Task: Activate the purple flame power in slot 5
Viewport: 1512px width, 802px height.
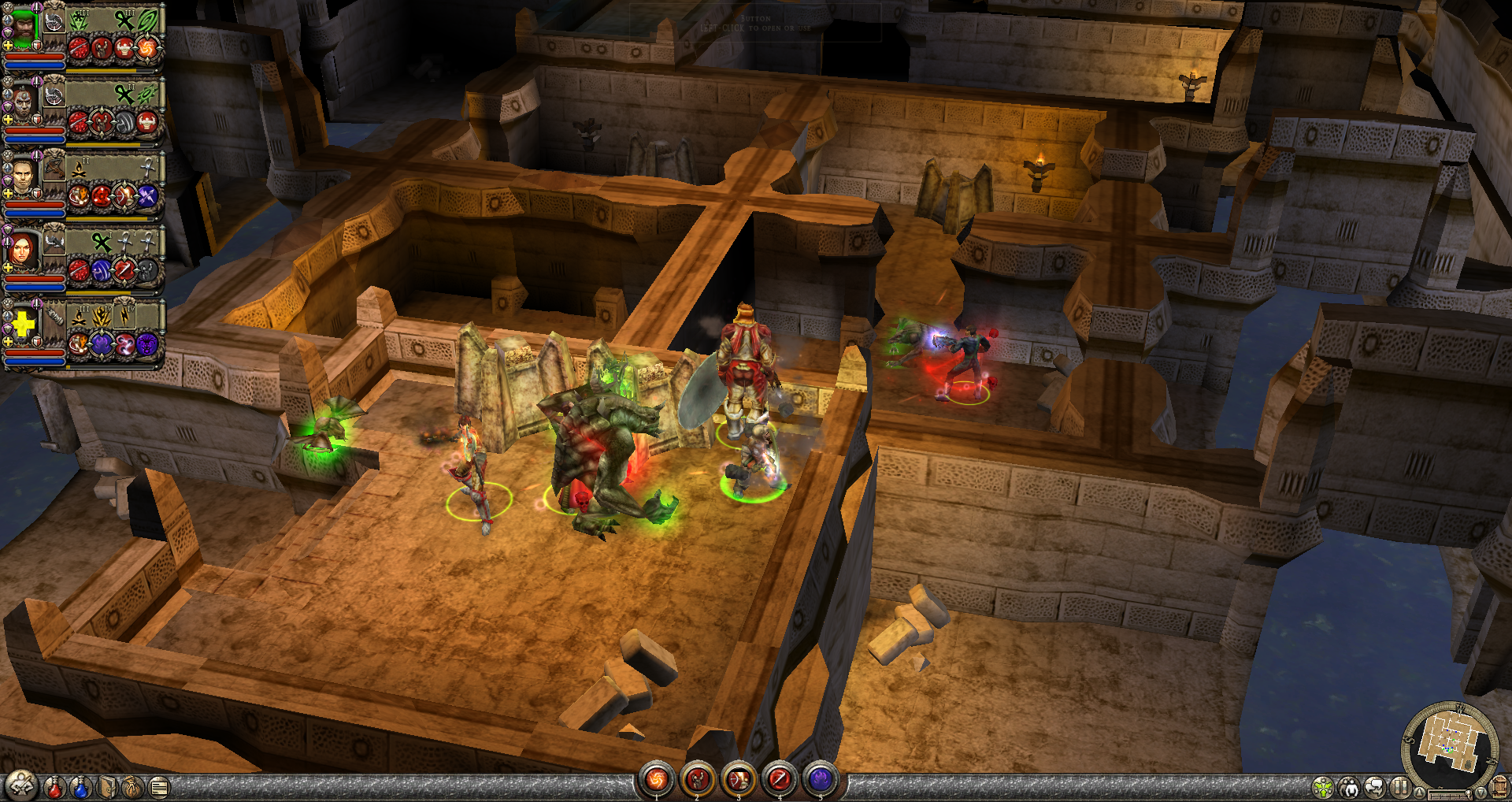Action: 821,780
